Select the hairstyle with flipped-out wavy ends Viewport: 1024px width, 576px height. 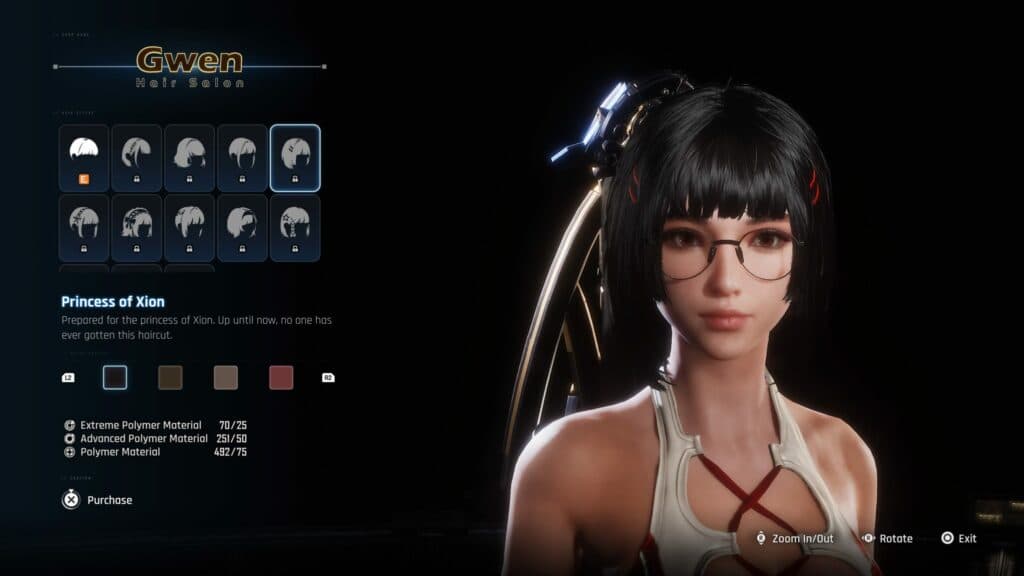189,157
